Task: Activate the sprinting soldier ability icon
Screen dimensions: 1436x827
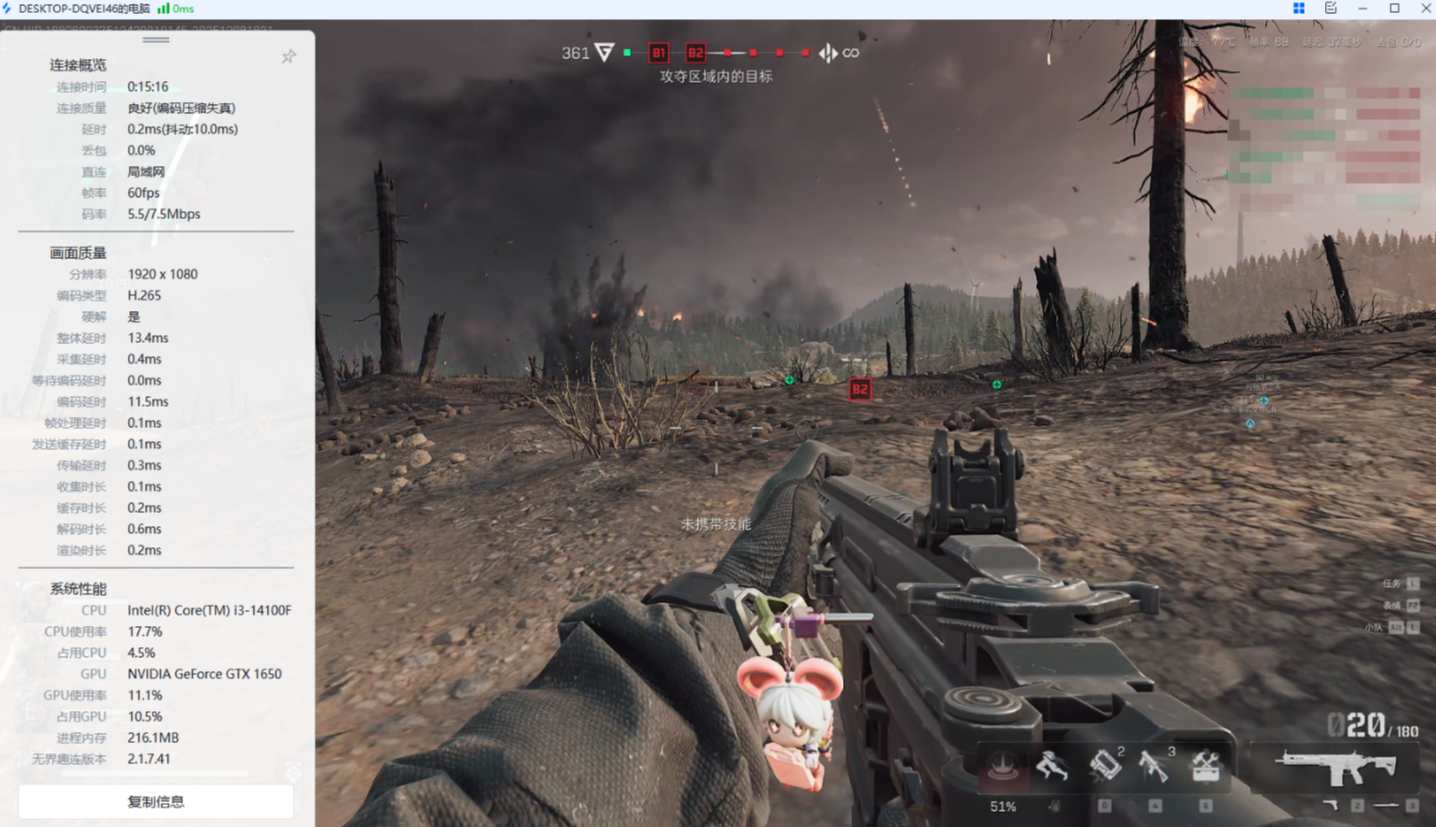Action: point(1052,767)
